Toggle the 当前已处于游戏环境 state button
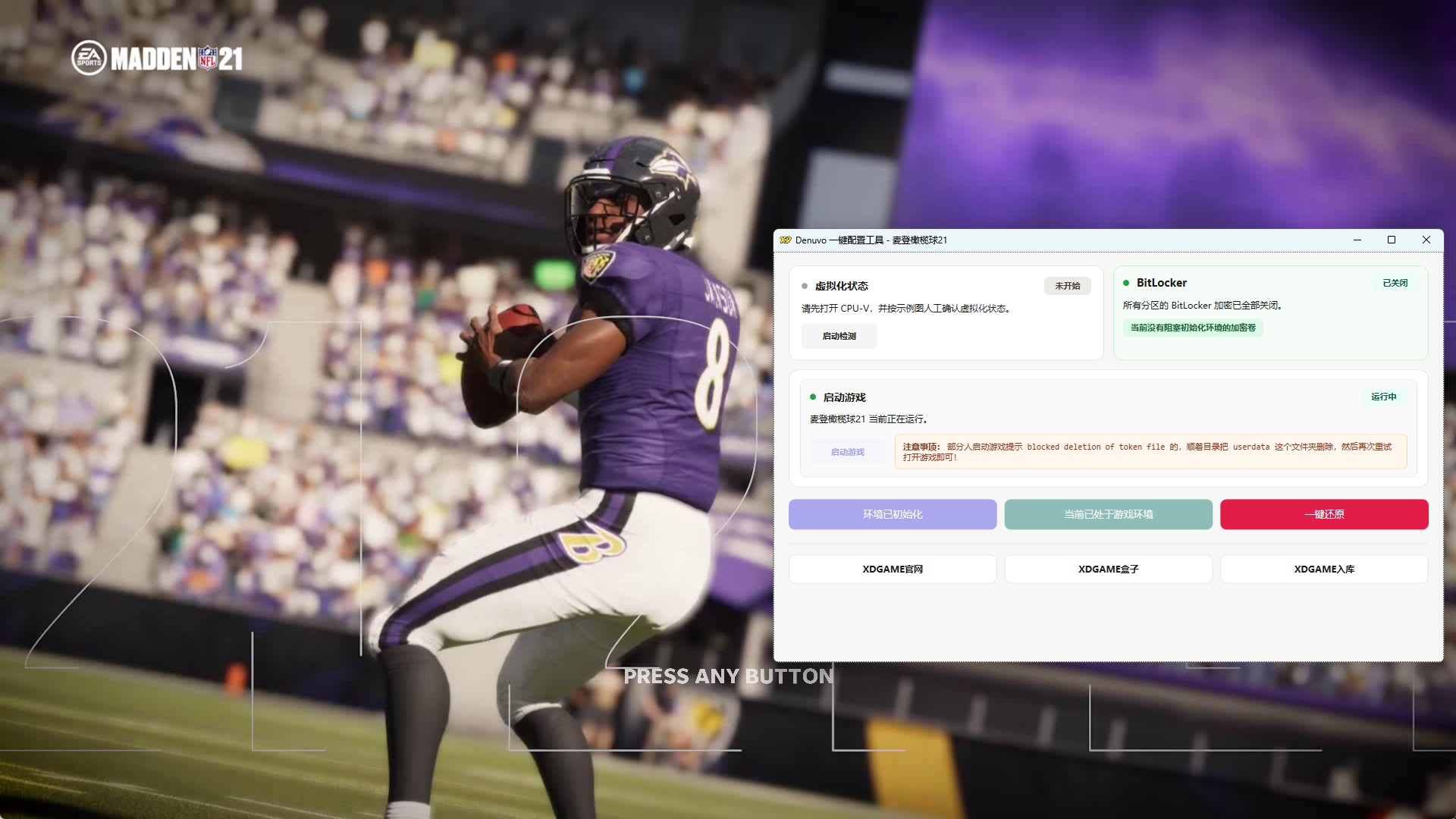 pyautogui.click(x=1108, y=514)
